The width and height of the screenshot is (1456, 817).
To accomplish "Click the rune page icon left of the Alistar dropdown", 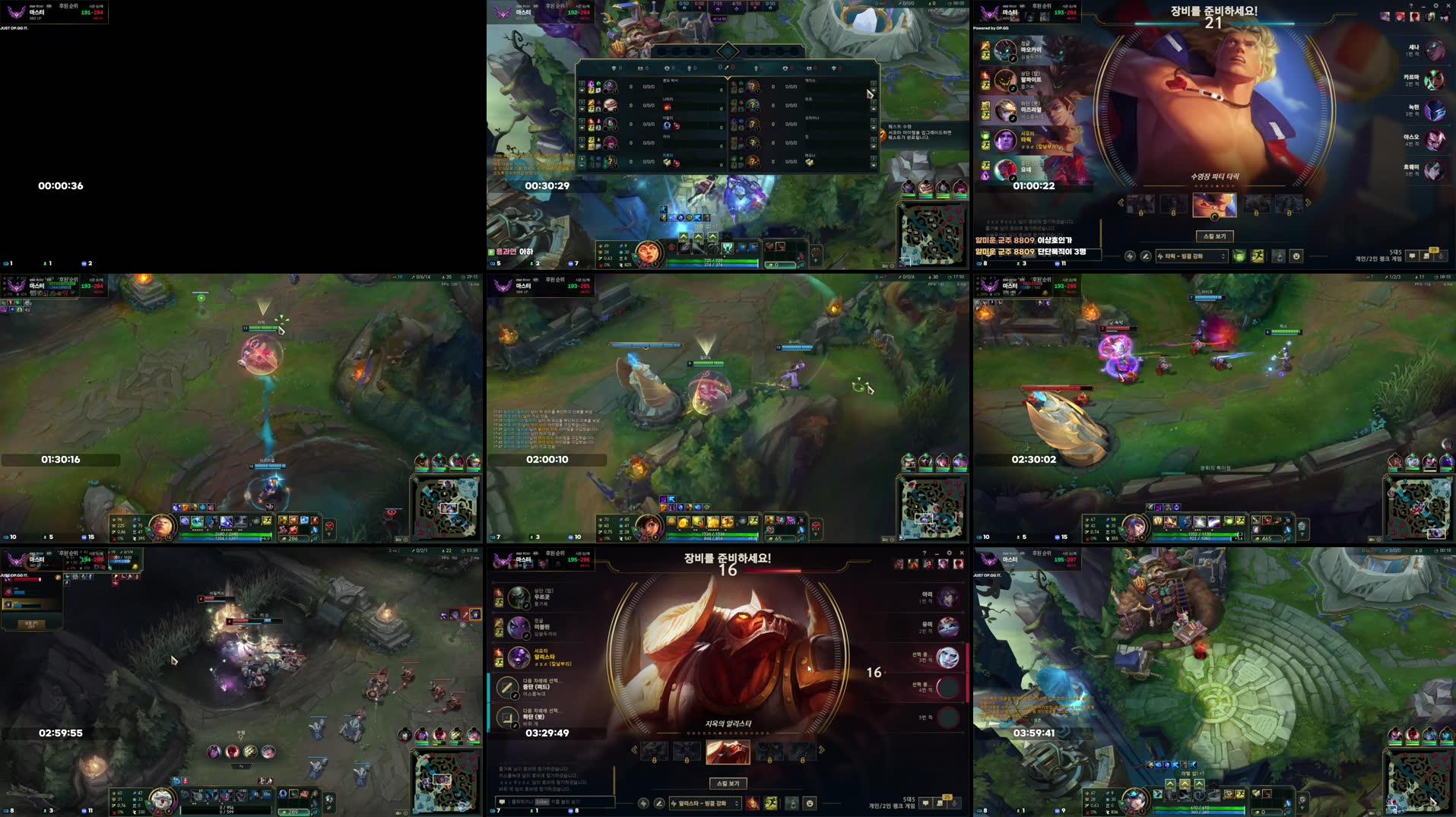I will coord(644,803).
